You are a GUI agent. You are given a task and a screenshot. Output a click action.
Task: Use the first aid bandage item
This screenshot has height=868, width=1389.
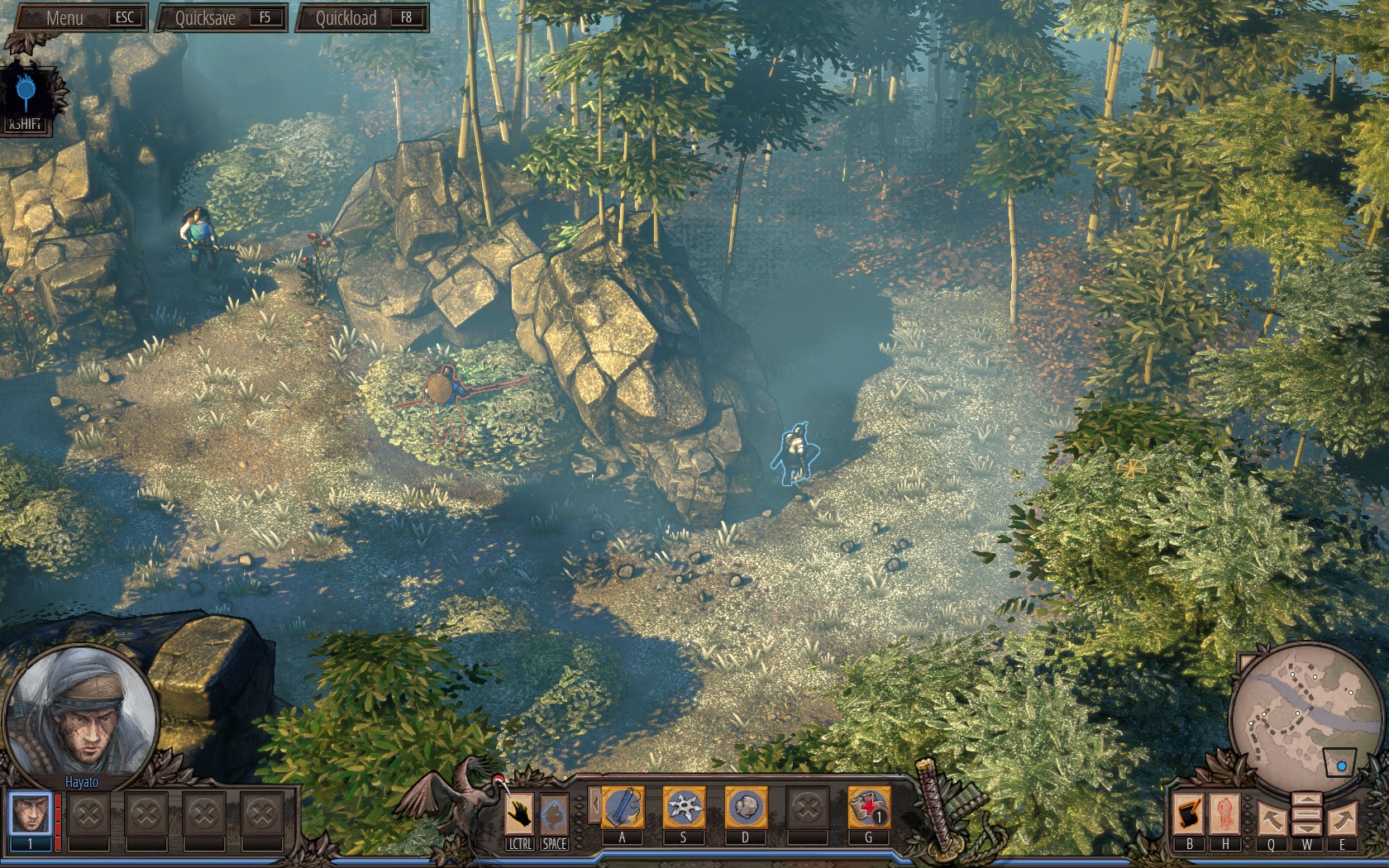(868, 807)
